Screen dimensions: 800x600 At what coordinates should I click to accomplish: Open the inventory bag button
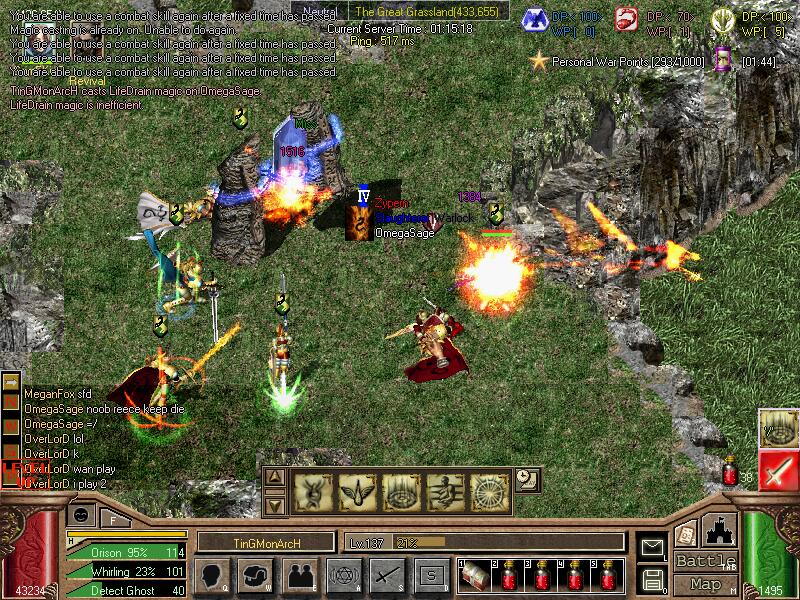[x=255, y=575]
